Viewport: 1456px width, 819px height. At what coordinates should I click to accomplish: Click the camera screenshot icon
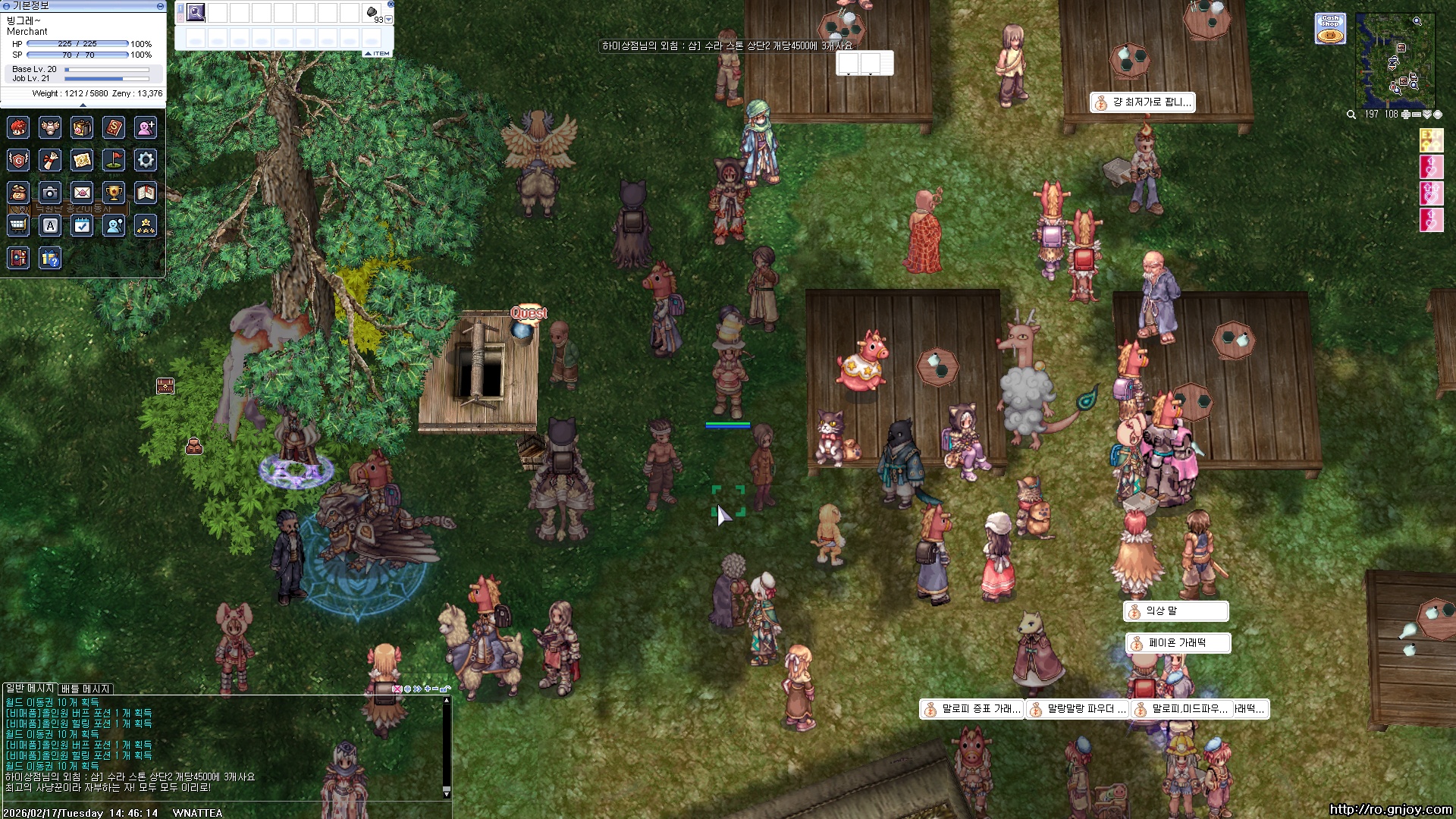coord(50,193)
